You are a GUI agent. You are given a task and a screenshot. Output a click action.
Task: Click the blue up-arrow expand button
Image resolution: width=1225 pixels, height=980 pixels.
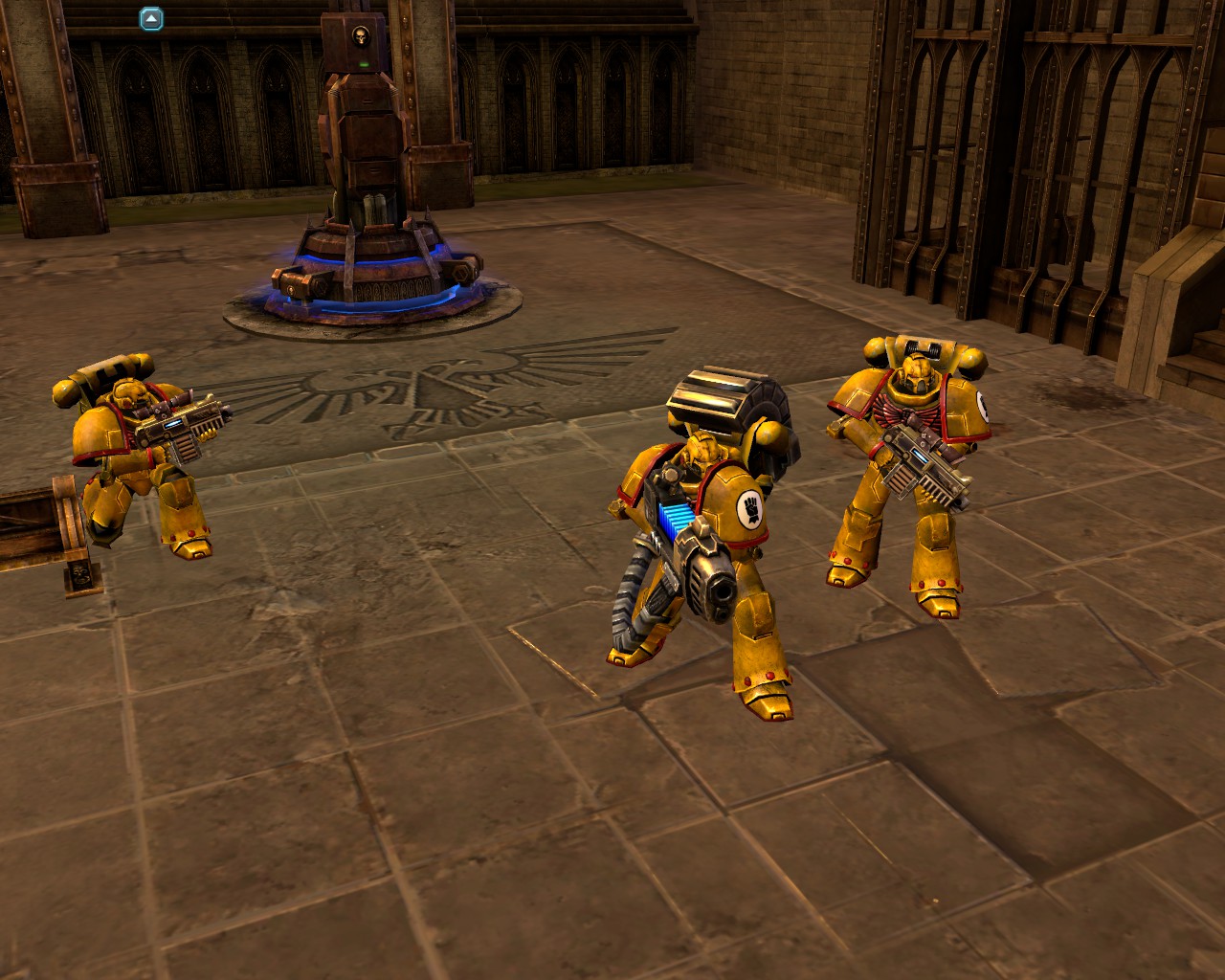[151, 18]
